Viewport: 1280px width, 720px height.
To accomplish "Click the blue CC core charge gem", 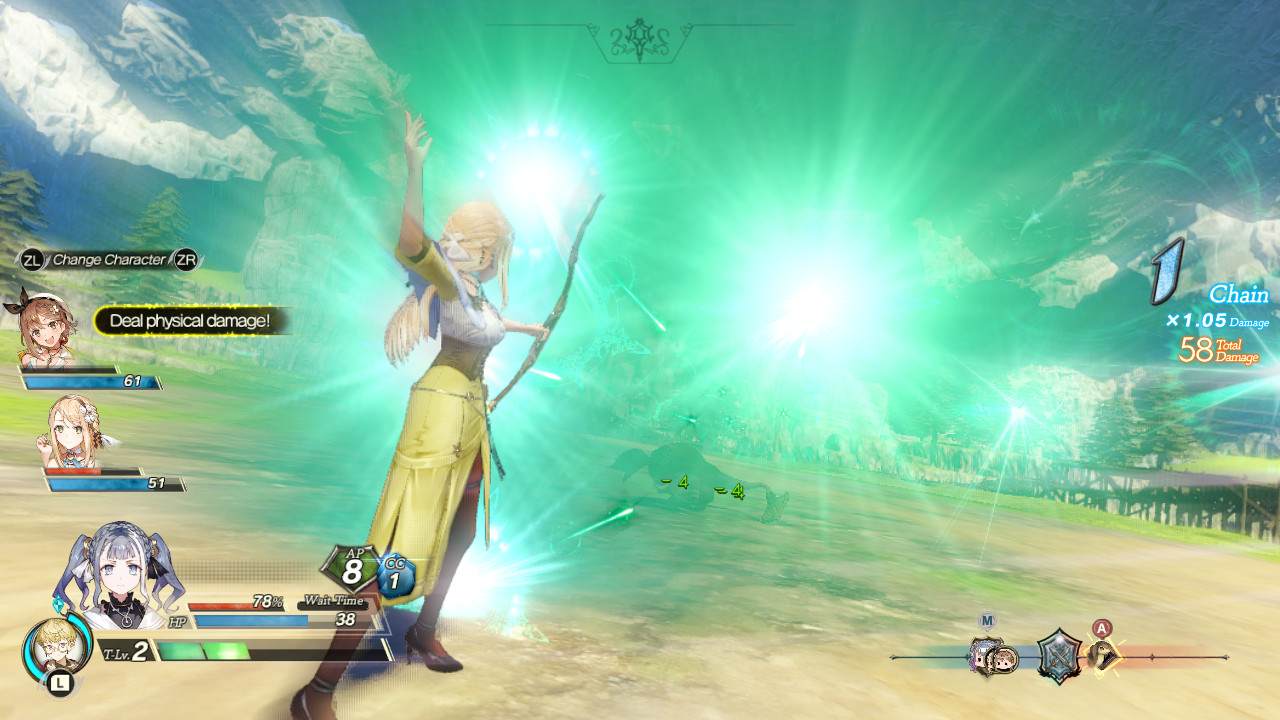I will pos(396,577).
